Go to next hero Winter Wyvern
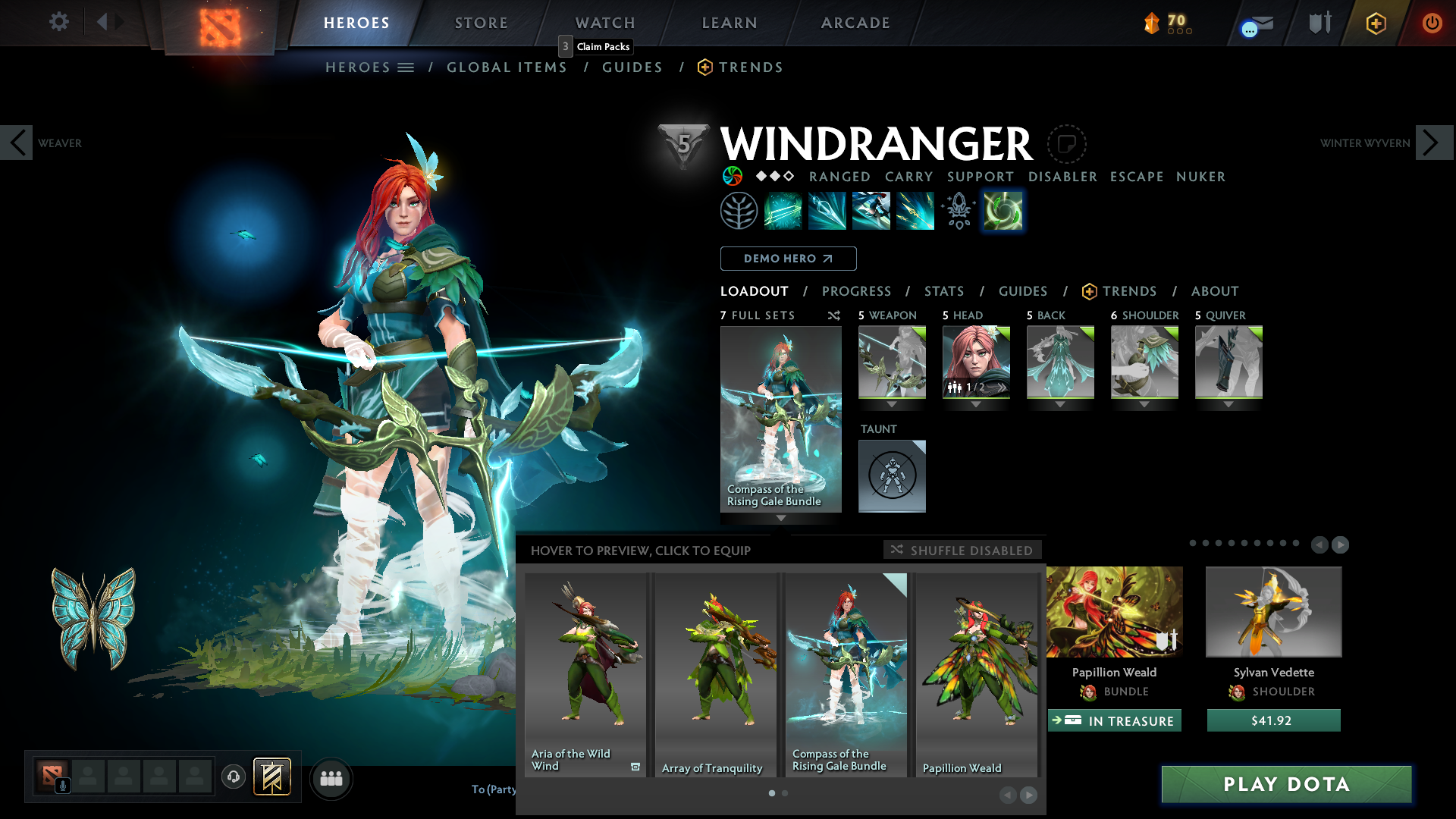The width and height of the screenshot is (1456, 819). point(1433,143)
